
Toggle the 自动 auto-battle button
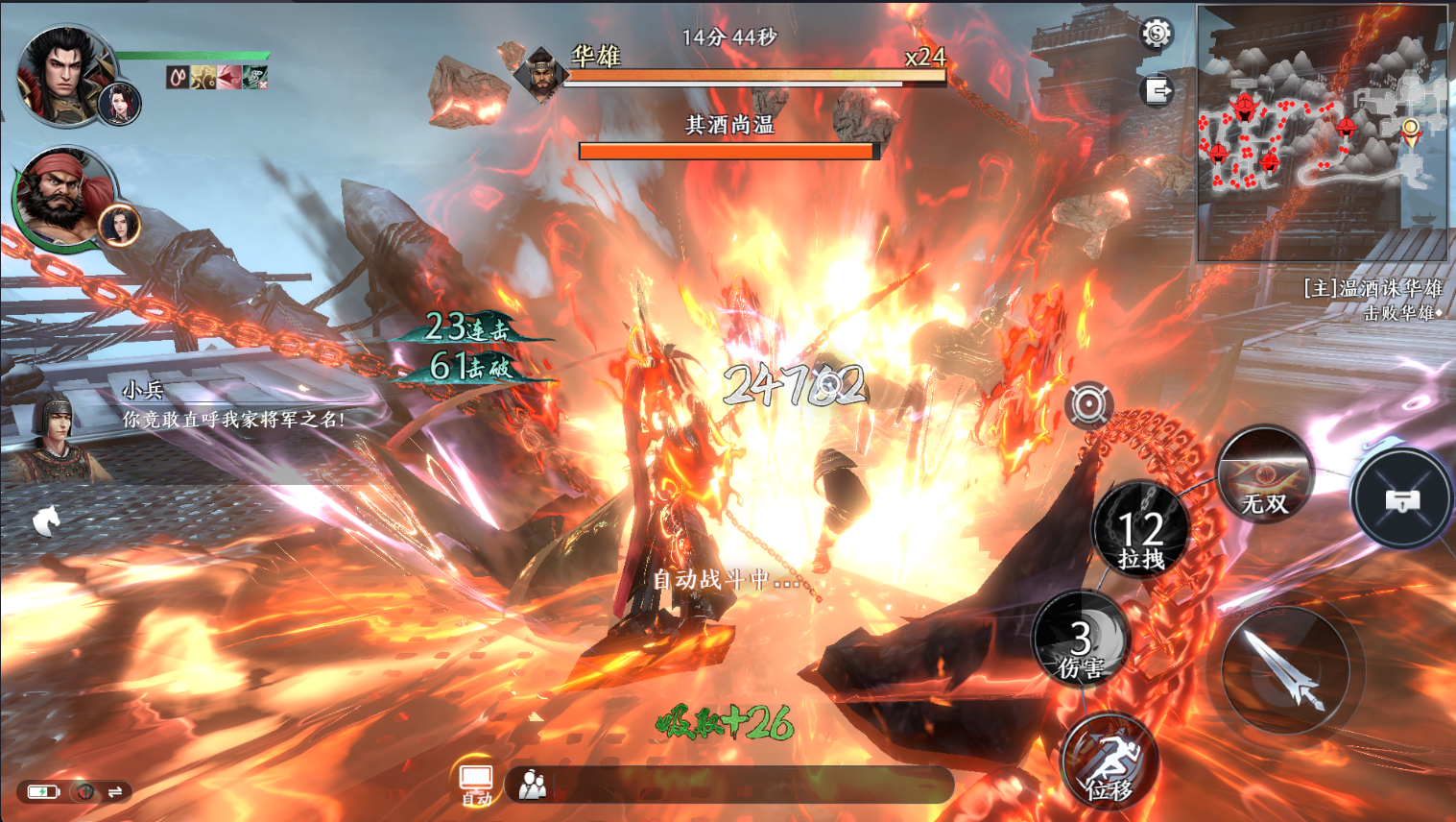[x=476, y=784]
